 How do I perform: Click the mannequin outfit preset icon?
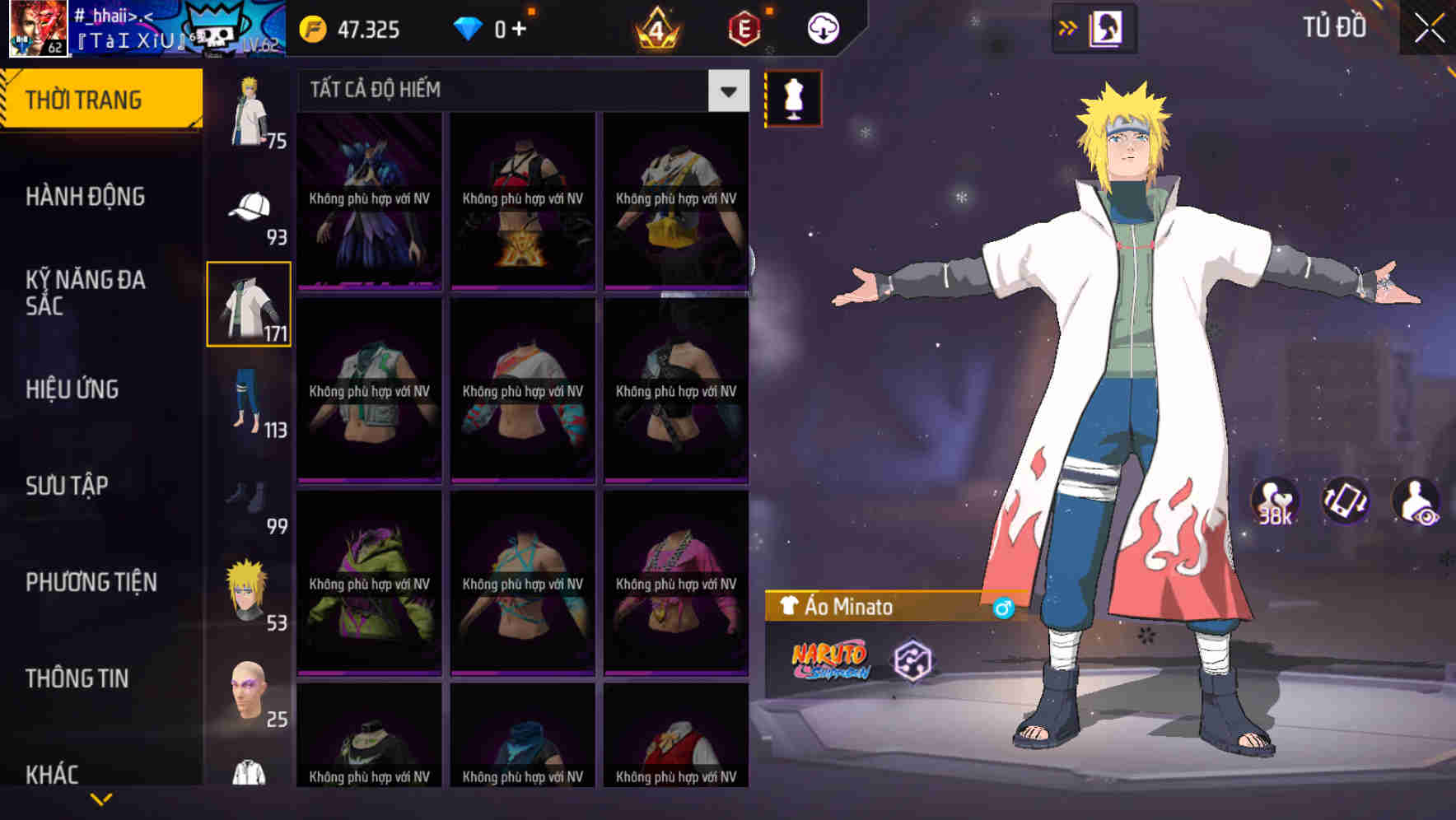pyautogui.click(x=792, y=98)
